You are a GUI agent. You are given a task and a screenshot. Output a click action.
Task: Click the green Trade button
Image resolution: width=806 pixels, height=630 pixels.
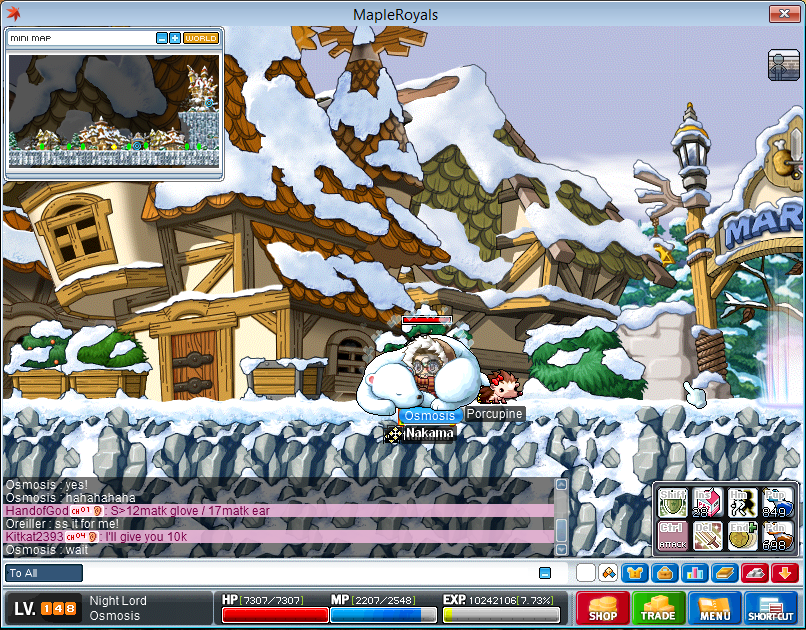658,609
